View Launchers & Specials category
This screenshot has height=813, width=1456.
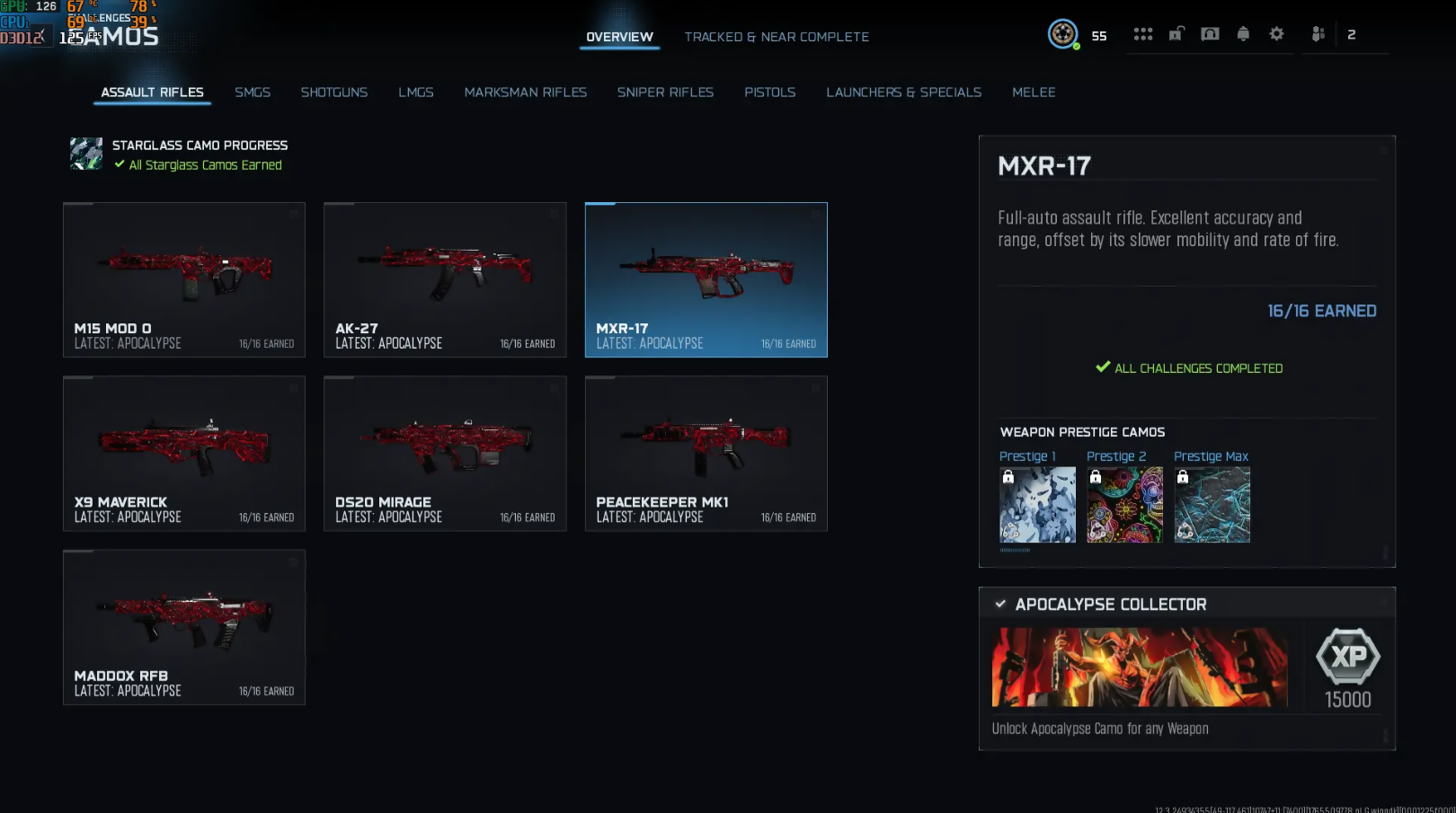[x=904, y=93]
